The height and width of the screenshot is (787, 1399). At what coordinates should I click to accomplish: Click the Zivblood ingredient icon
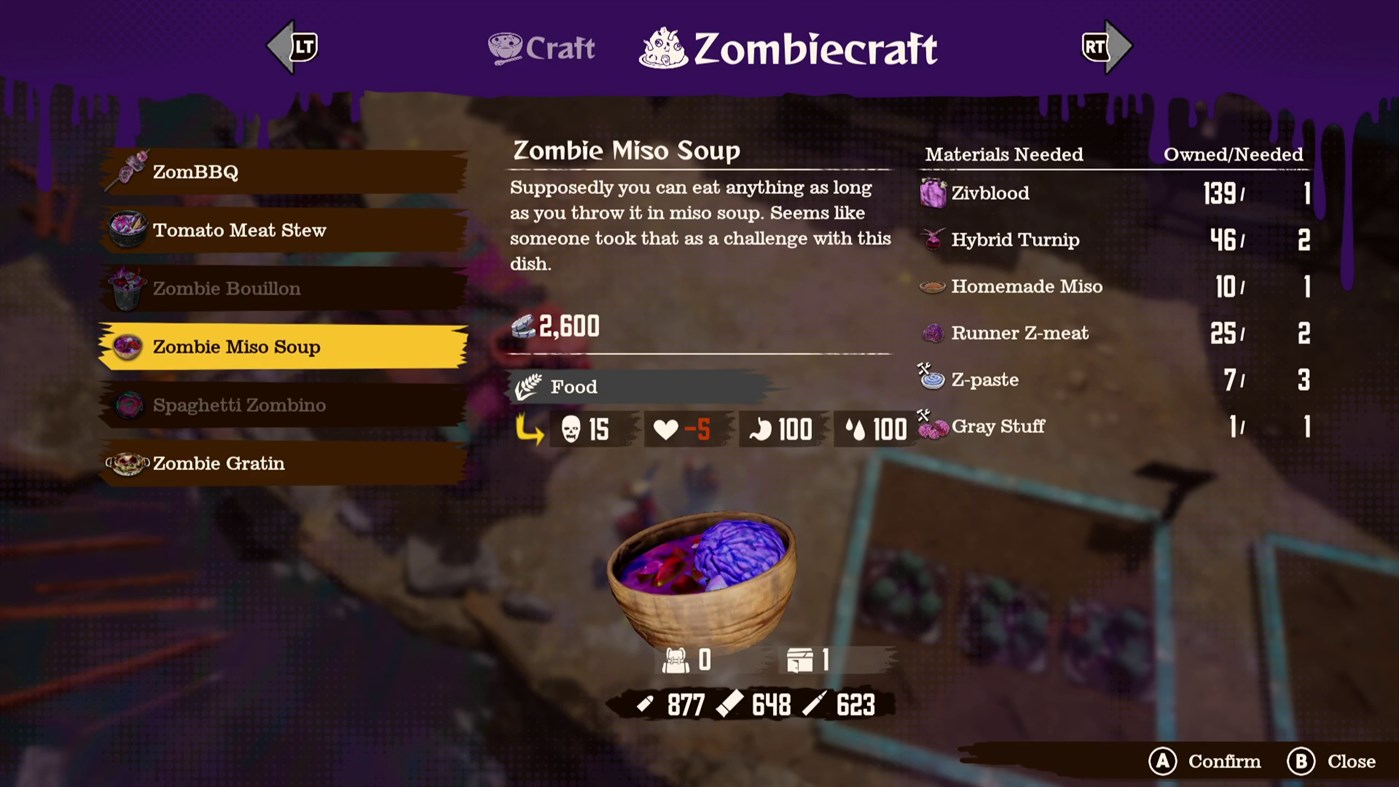tap(932, 193)
